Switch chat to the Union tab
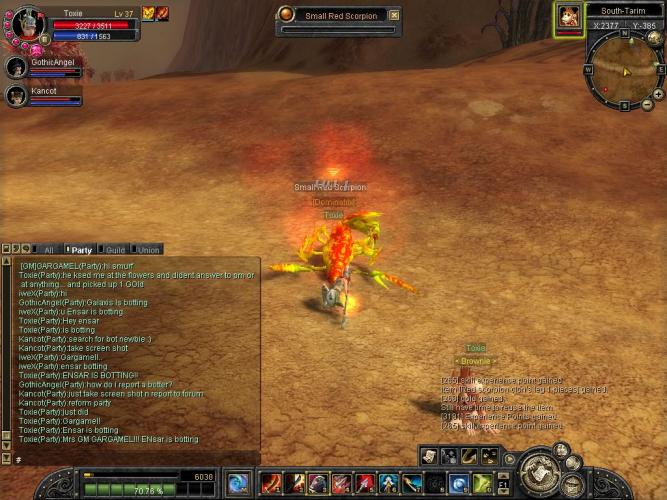This screenshot has width=667, height=500. tap(148, 249)
